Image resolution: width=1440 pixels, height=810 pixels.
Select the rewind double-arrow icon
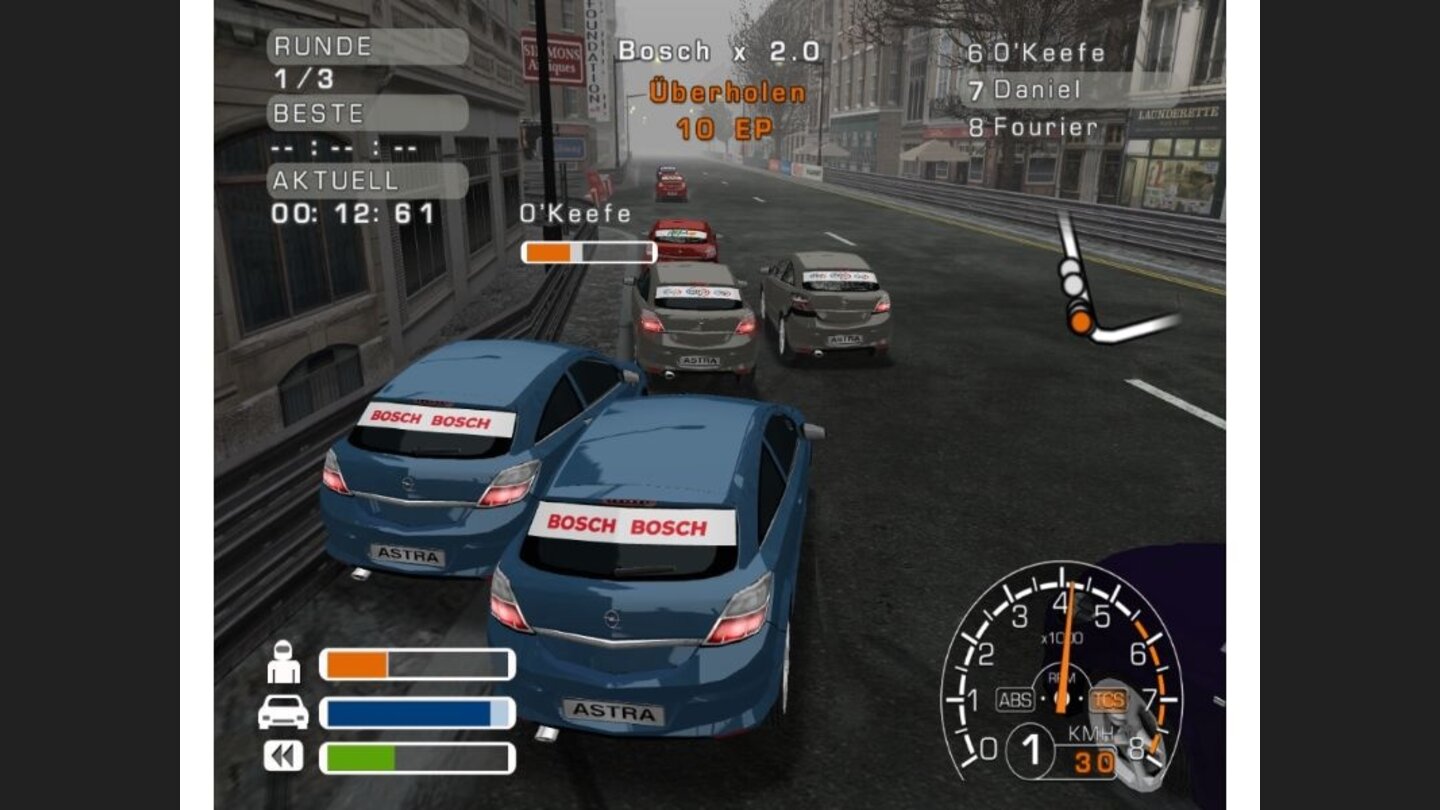(283, 755)
